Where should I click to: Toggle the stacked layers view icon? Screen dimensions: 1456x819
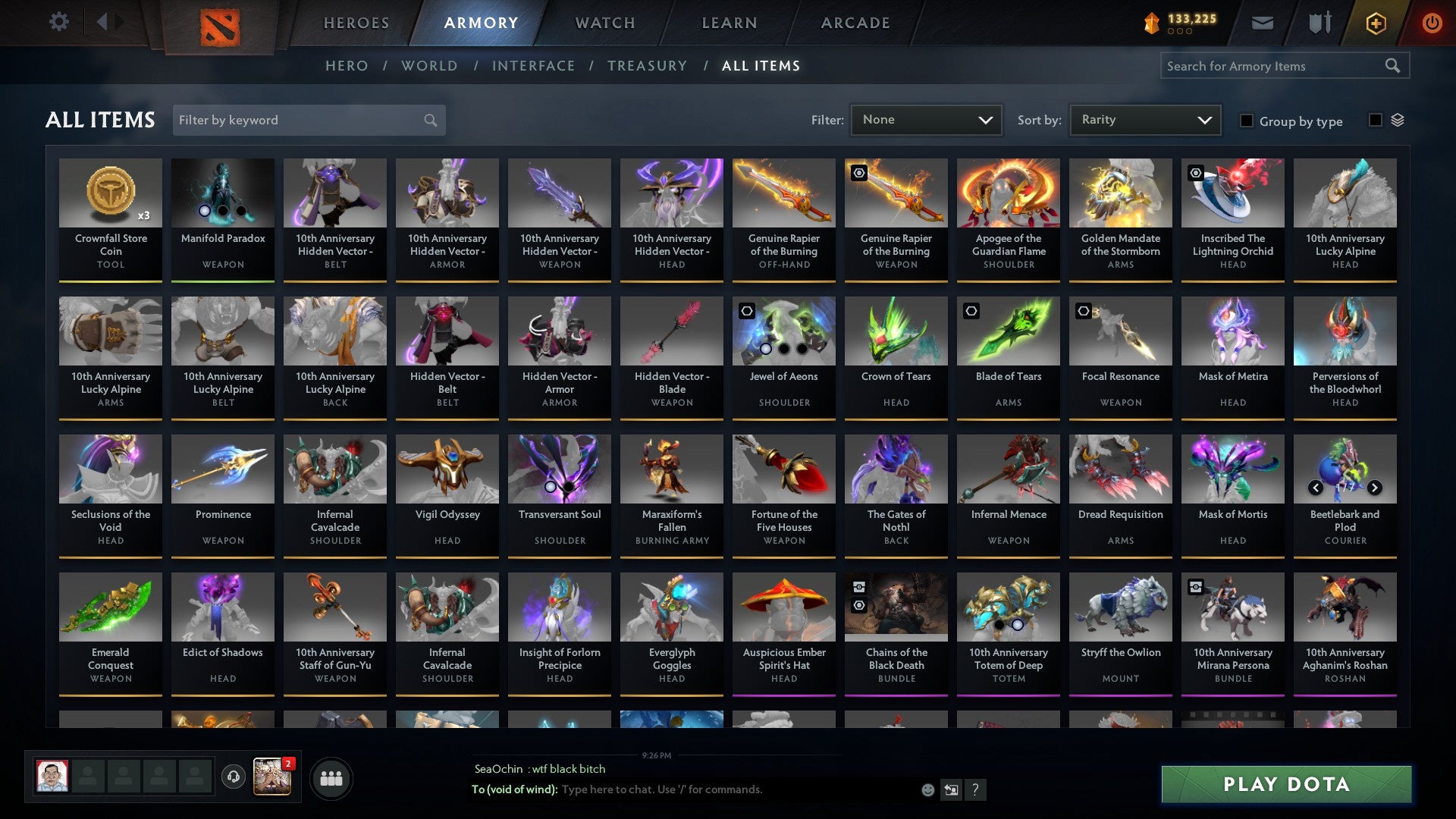click(x=1398, y=120)
